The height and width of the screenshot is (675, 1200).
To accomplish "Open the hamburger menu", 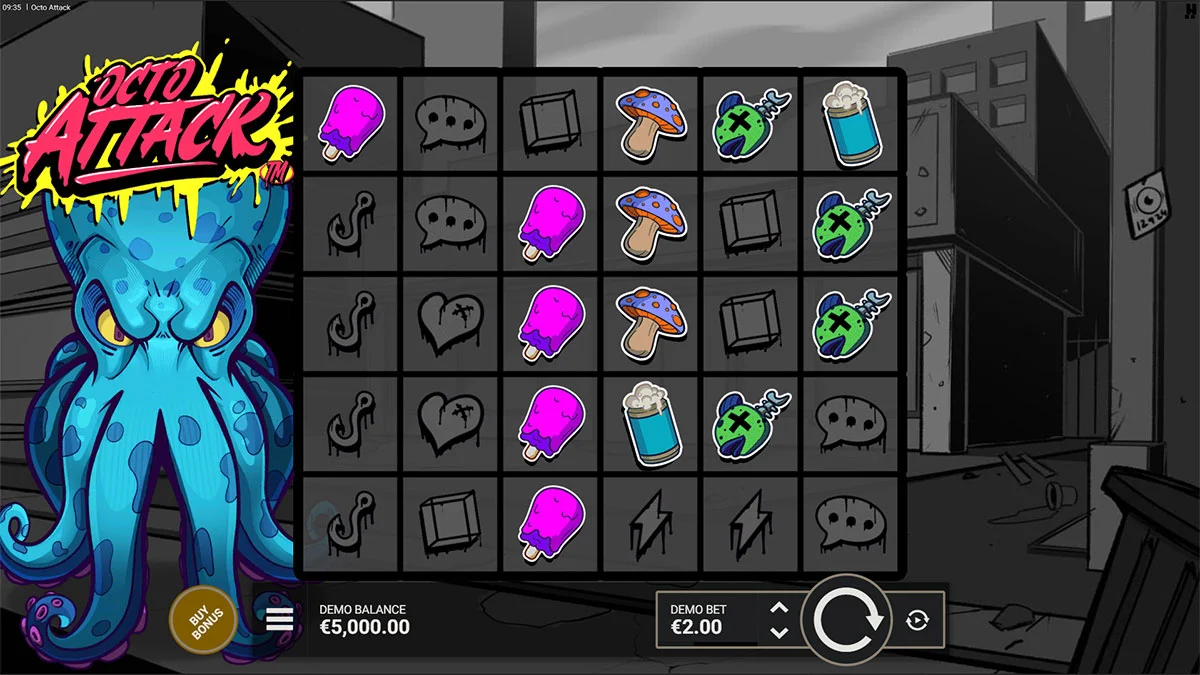I will [280, 620].
